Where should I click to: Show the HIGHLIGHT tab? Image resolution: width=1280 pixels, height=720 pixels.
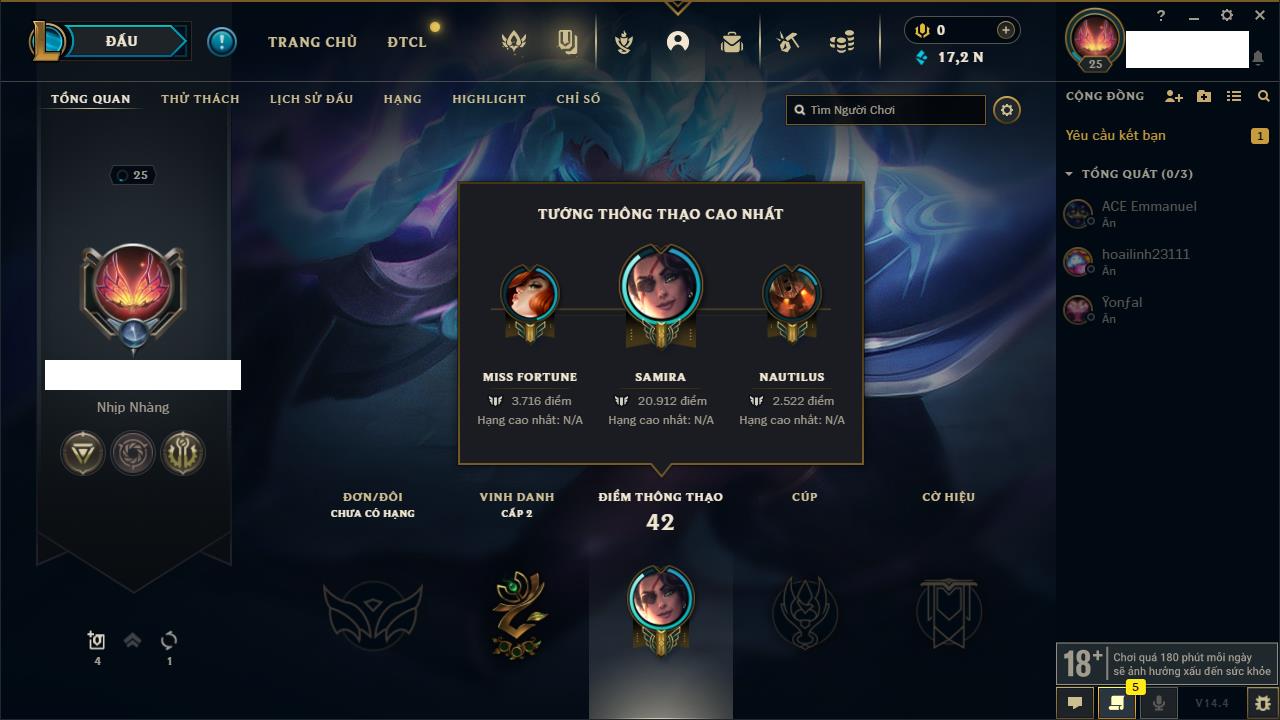[x=488, y=99]
